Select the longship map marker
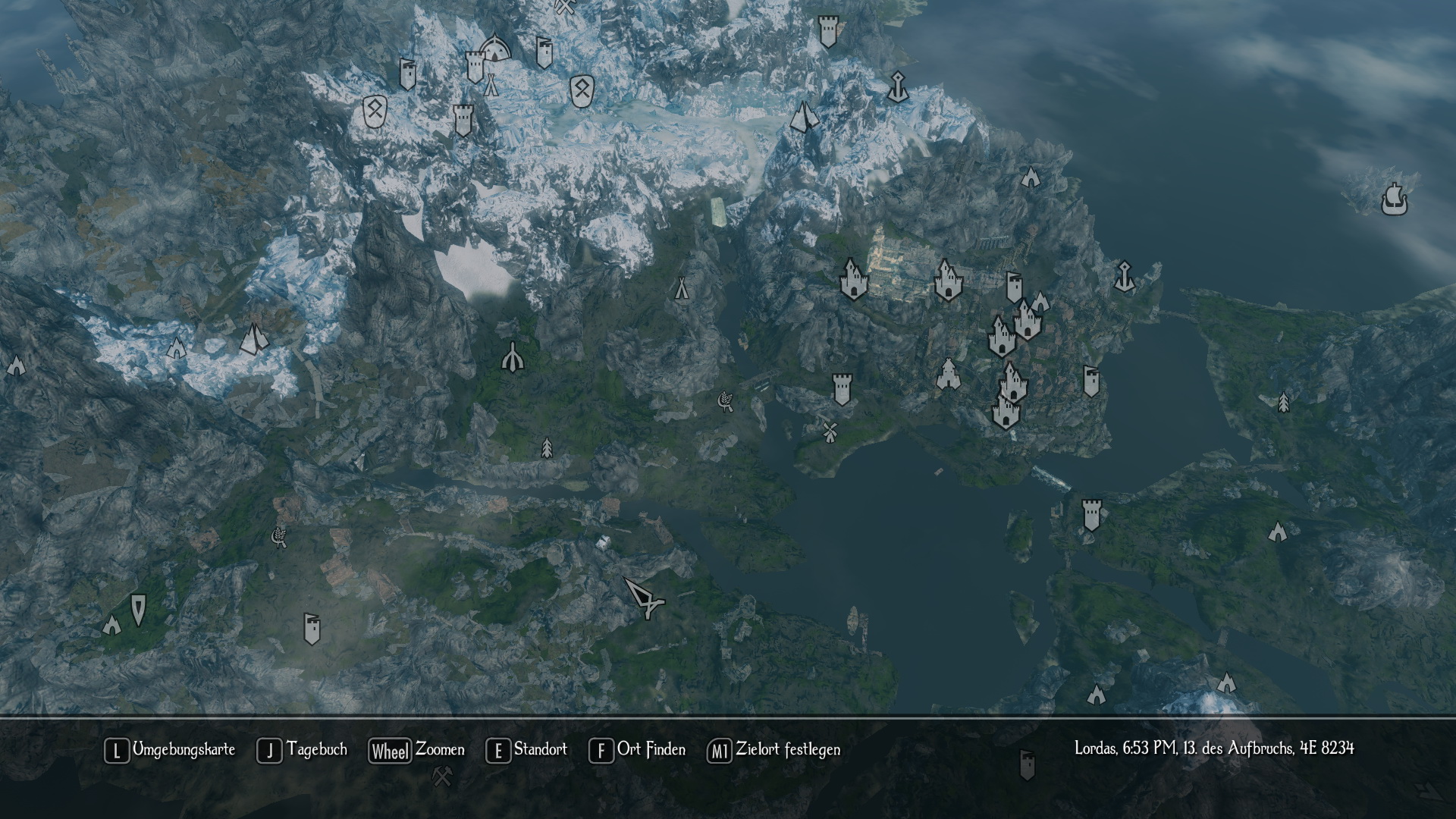 coord(1394,200)
